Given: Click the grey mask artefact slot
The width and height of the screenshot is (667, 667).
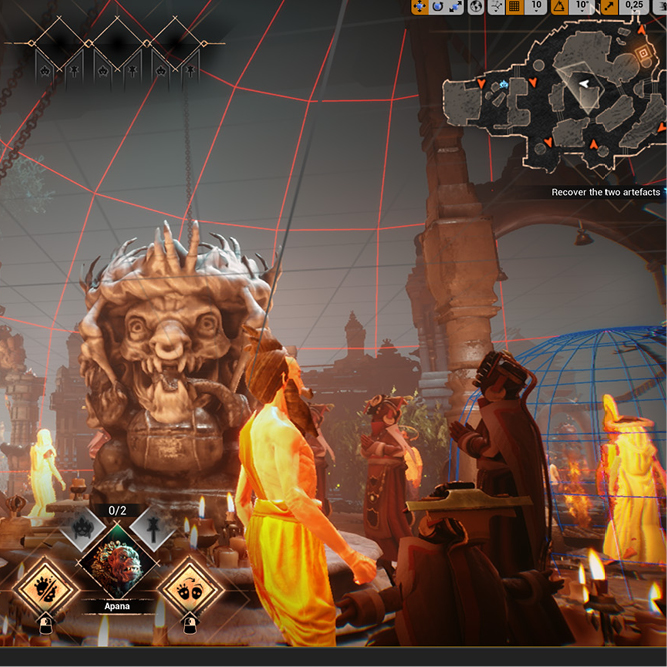Looking at the screenshot, I should pos(84,529).
